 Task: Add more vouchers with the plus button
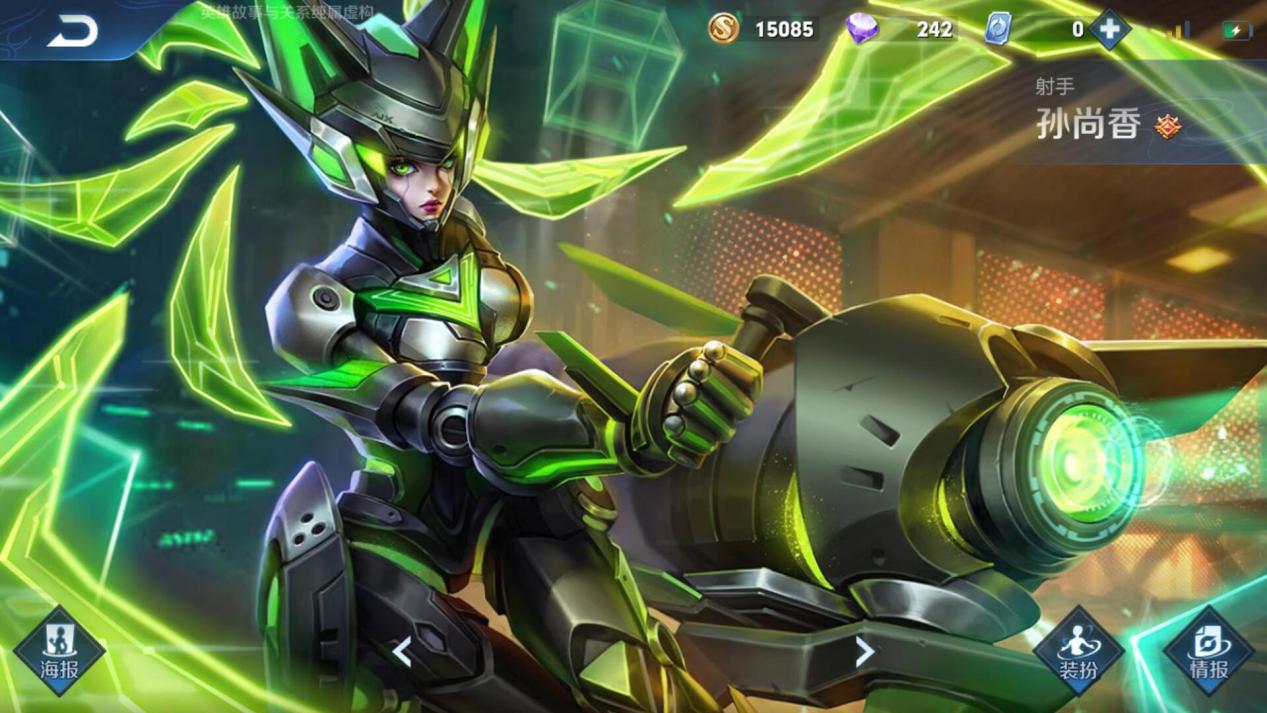pyautogui.click(x=1109, y=29)
